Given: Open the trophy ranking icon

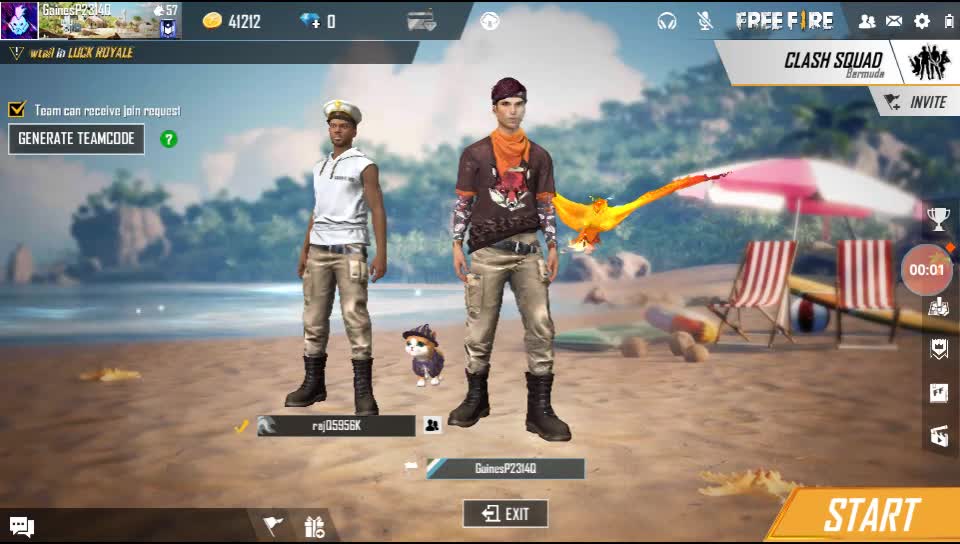Looking at the screenshot, I should tap(938, 218).
